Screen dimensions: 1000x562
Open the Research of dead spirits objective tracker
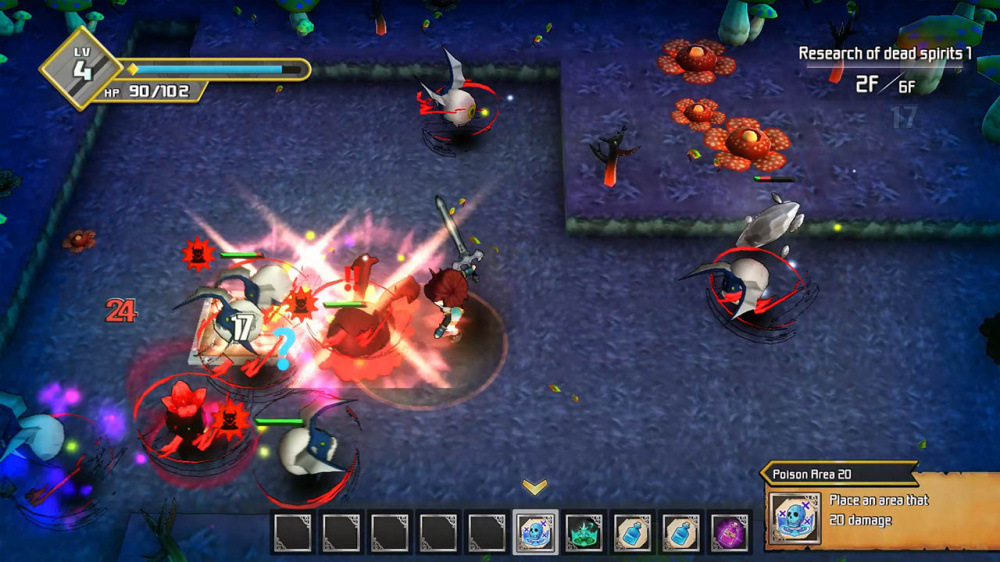(884, 54)
